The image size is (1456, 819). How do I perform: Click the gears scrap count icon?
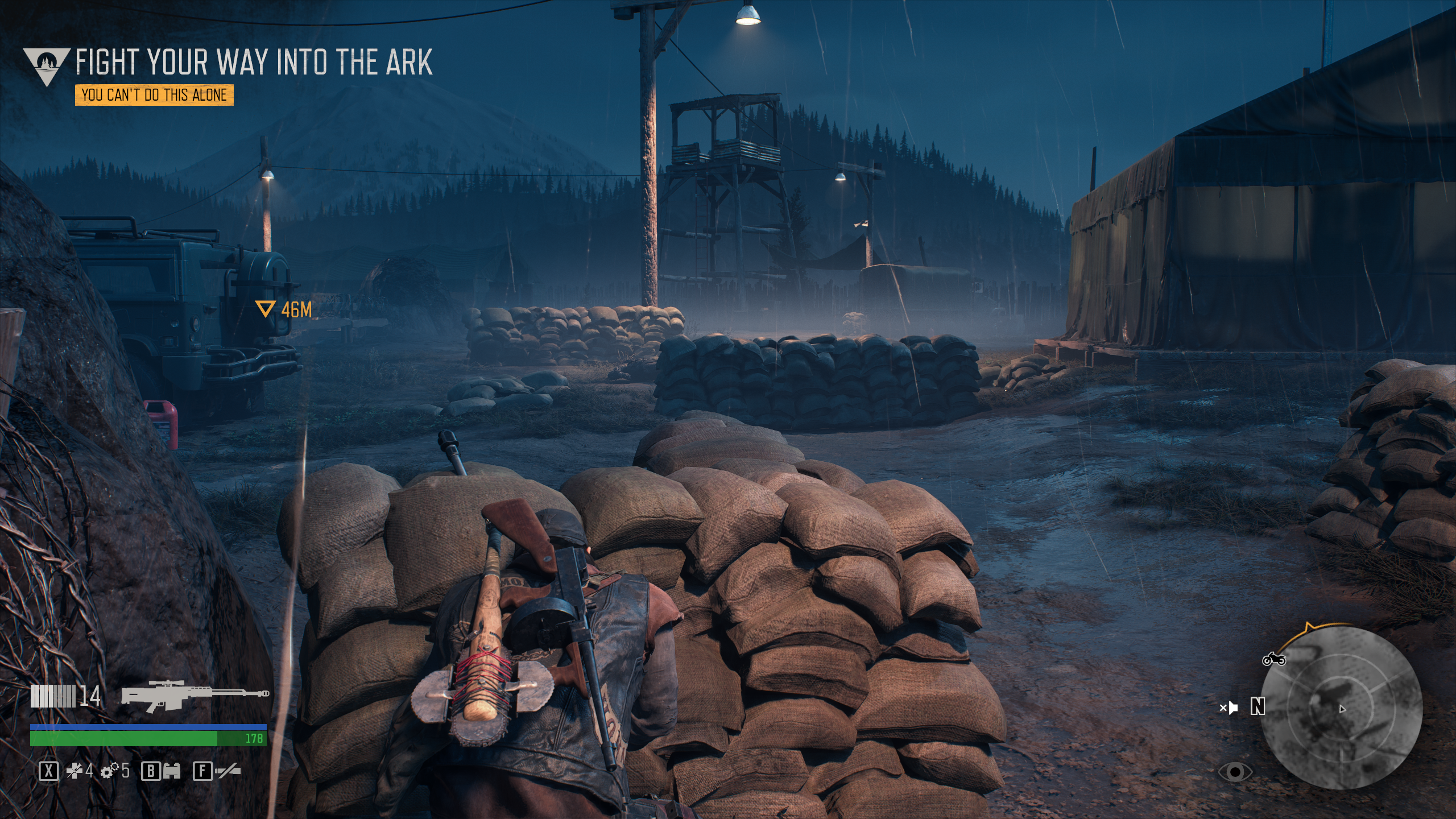109,771
